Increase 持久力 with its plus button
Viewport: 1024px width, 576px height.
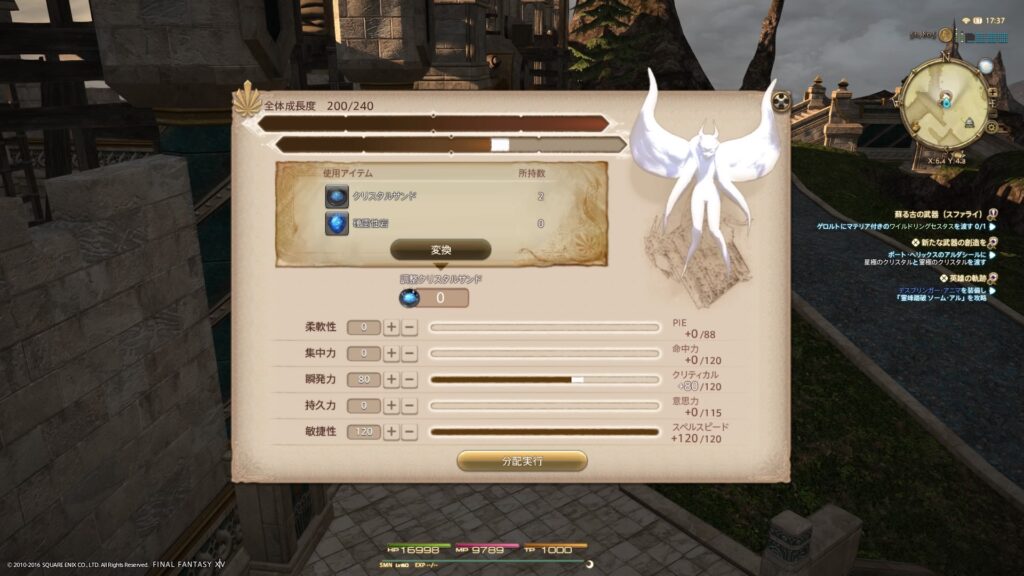pos(391,406)
